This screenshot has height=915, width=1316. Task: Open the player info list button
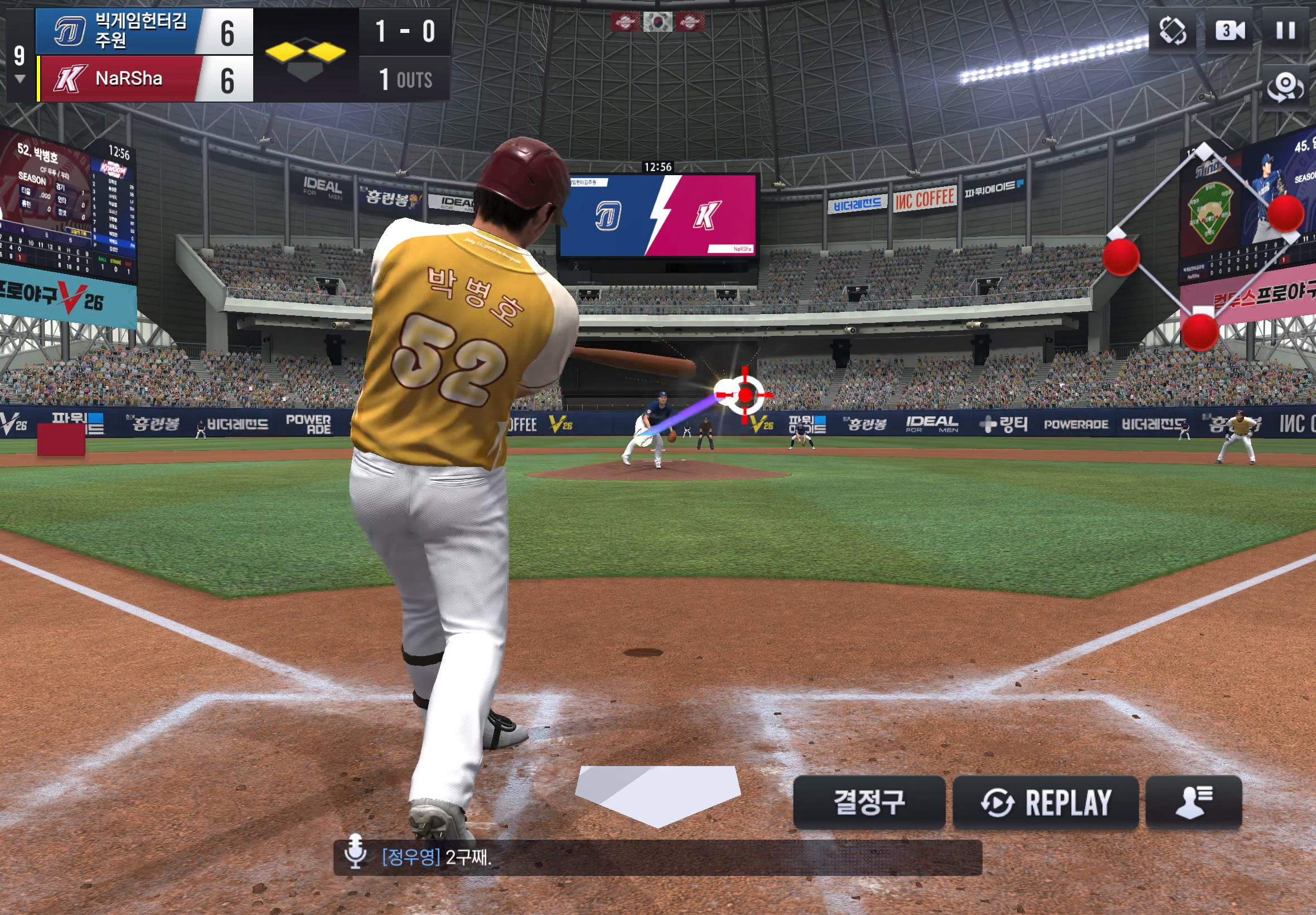pyautogui.click(x=1193, y=802)
